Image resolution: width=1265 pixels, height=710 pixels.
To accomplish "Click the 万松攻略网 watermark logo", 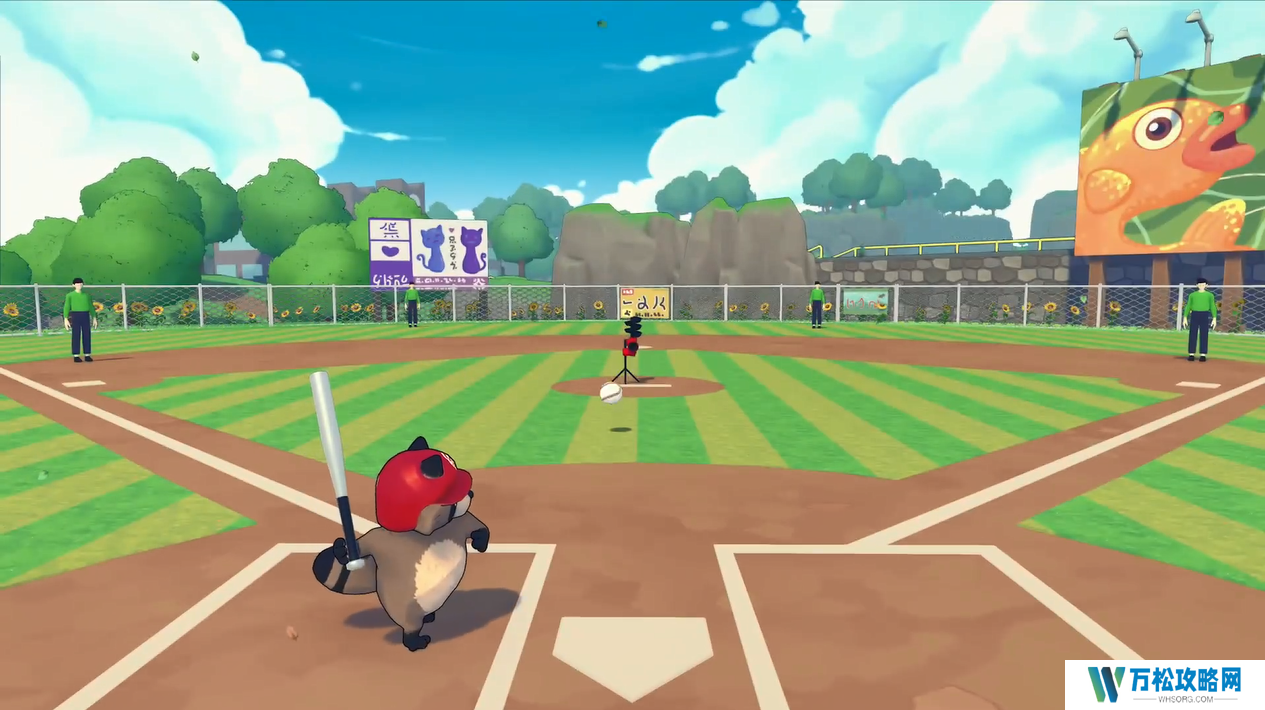I will point(1164,684).
